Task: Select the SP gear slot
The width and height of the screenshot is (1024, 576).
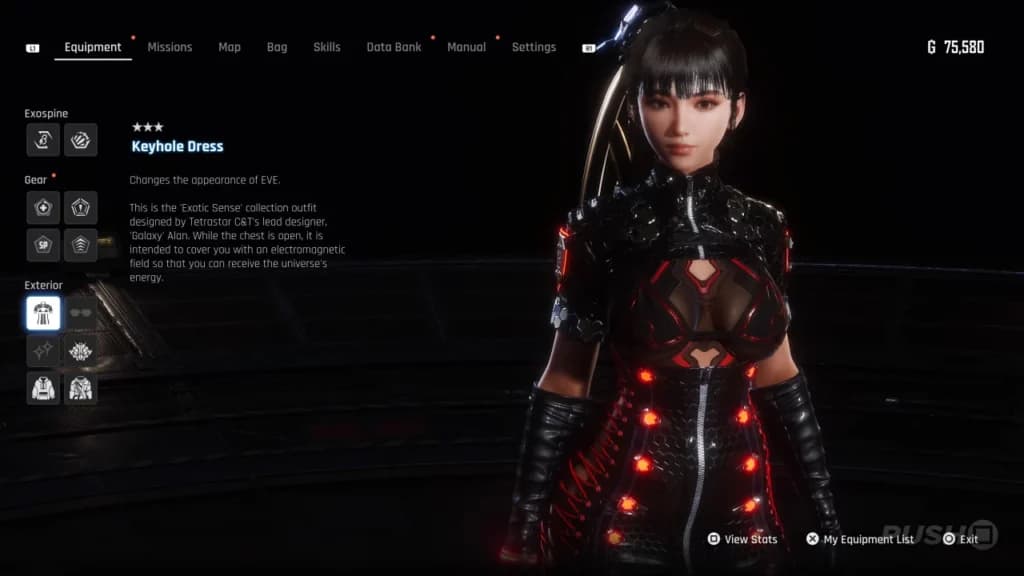Action: (43, 245)
